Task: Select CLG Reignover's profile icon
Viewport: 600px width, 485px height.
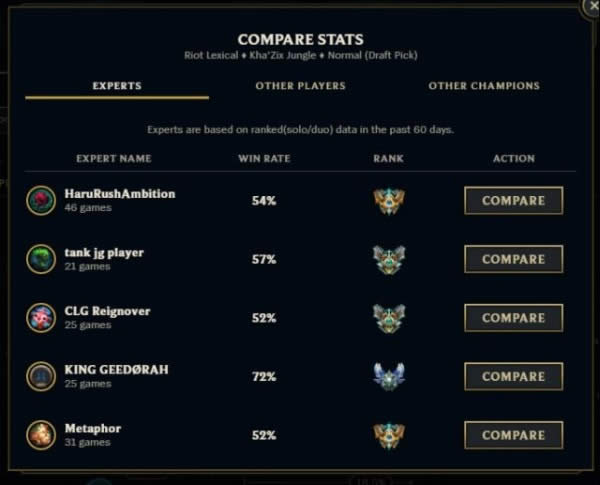Action: [x=41, y=318]
